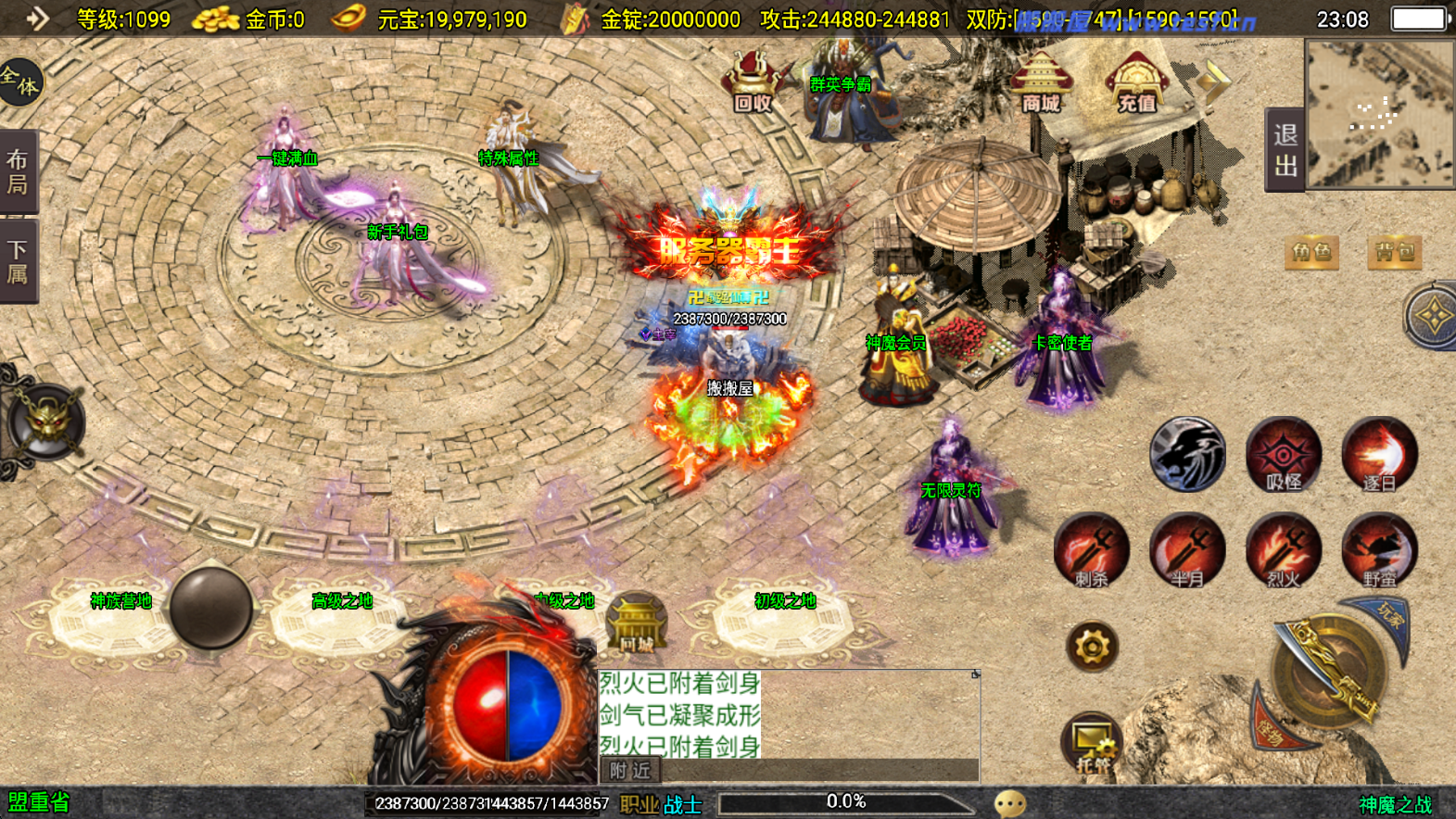Viewport: 1456px width, 819px height.
Task: Activate the 吸怪 skill
Action: click(1284, 455)
